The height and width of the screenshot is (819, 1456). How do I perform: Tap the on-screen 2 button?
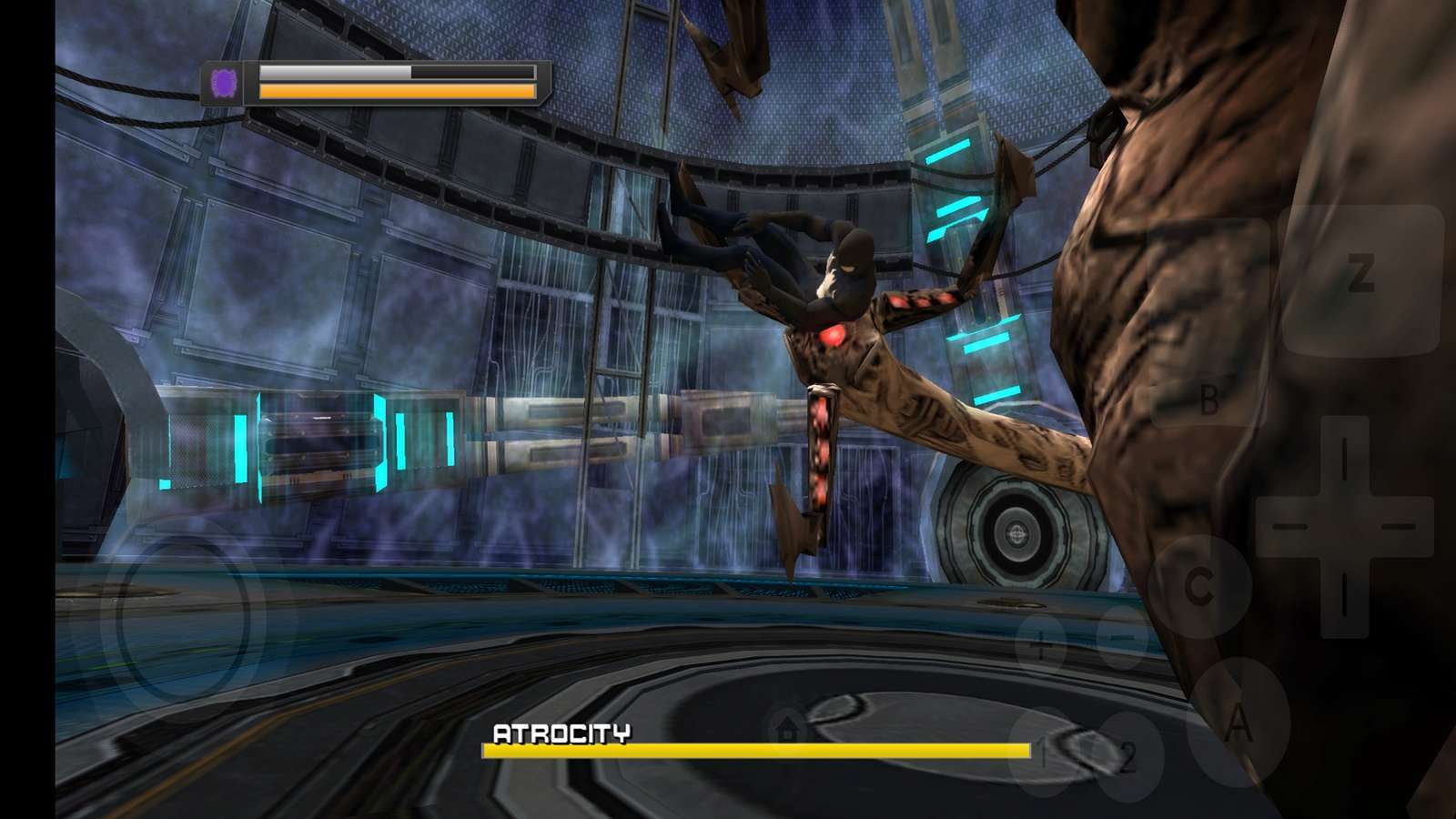1127,757
